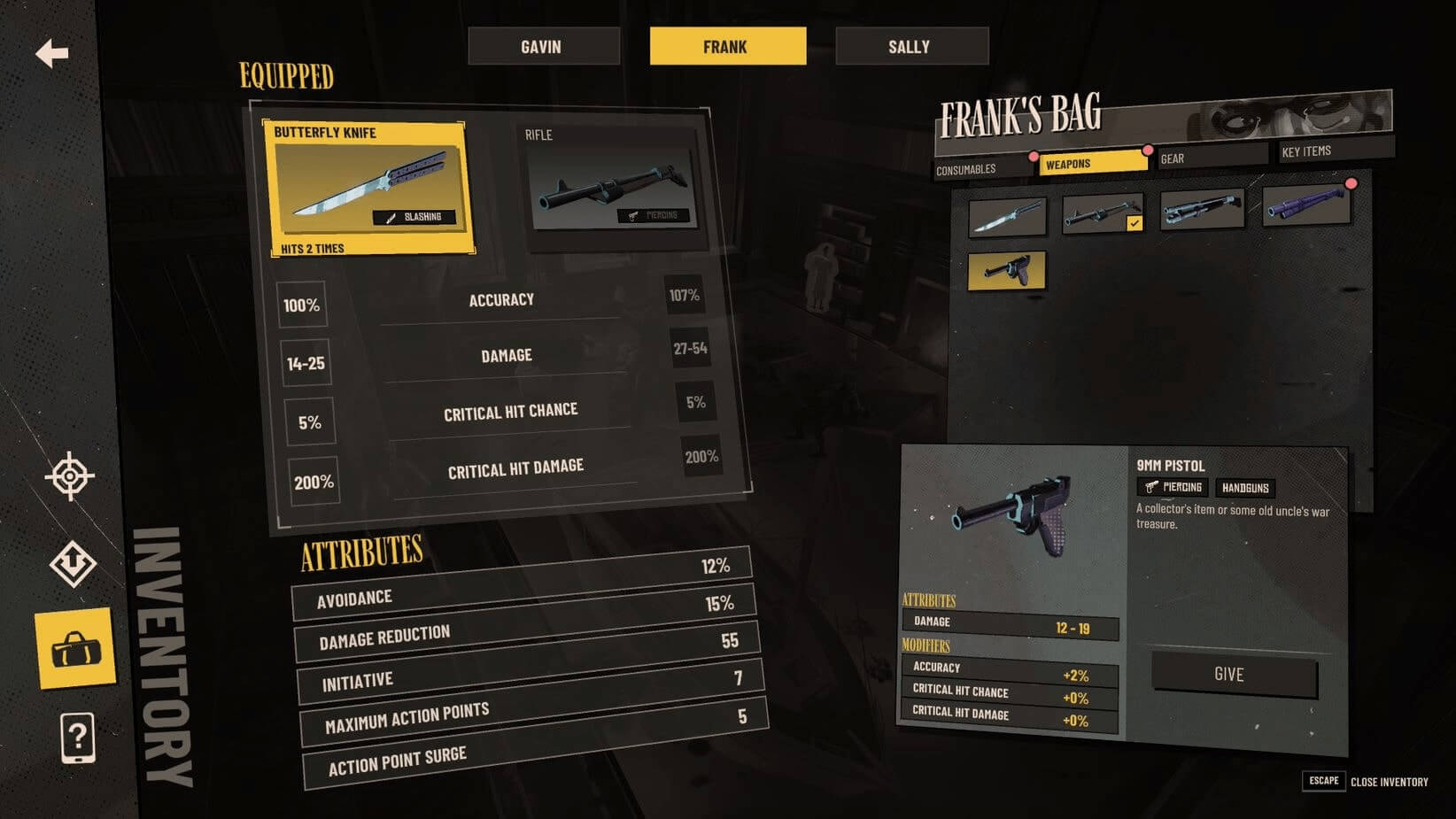
Task: Give the 9mm Pistol away
Action: (1234, 675)
